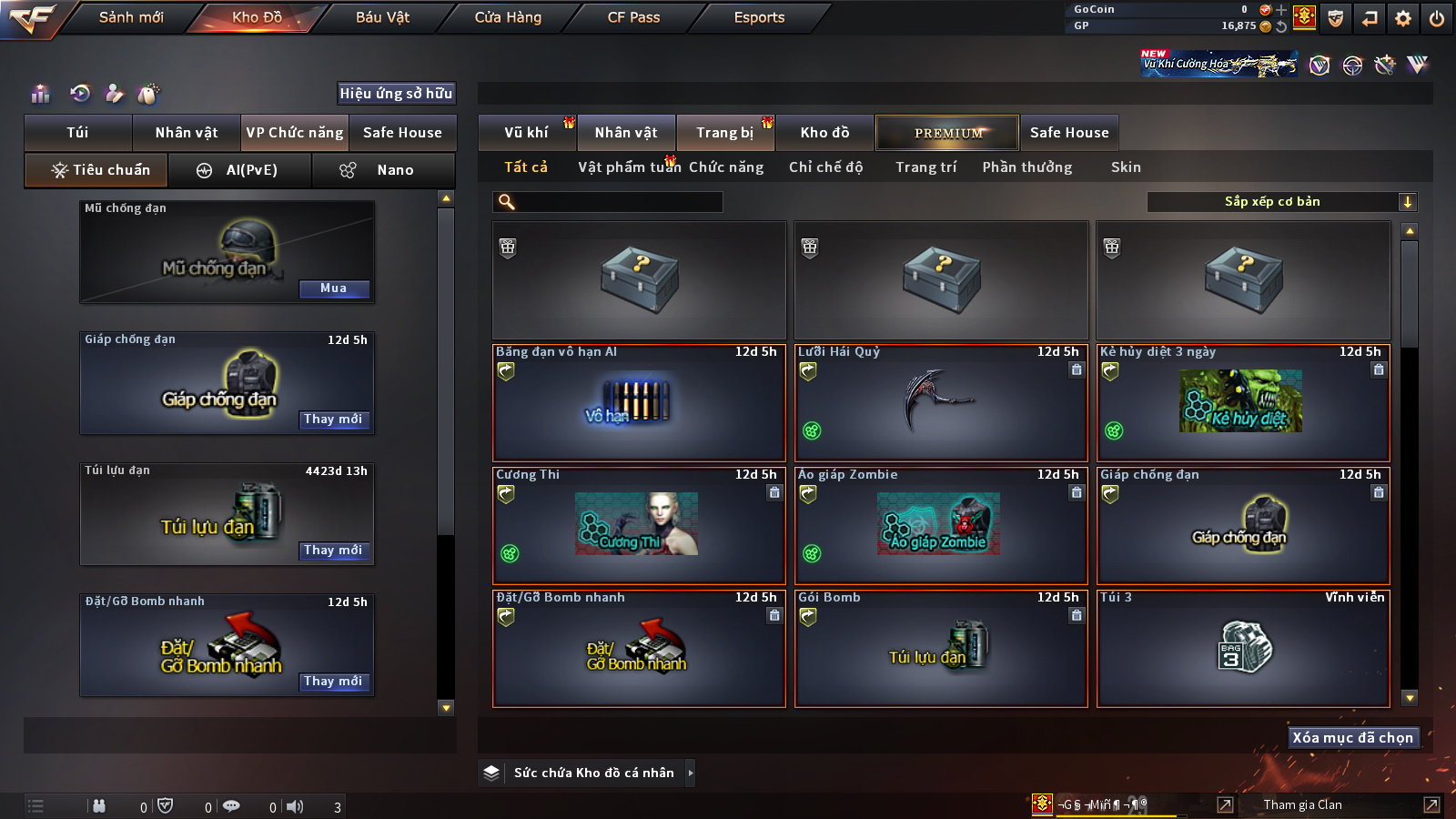The height and width of the screenshot is (819, 1456).
Task: Select the PREMIUM inventory tab
Action: (x=947, y=133)
